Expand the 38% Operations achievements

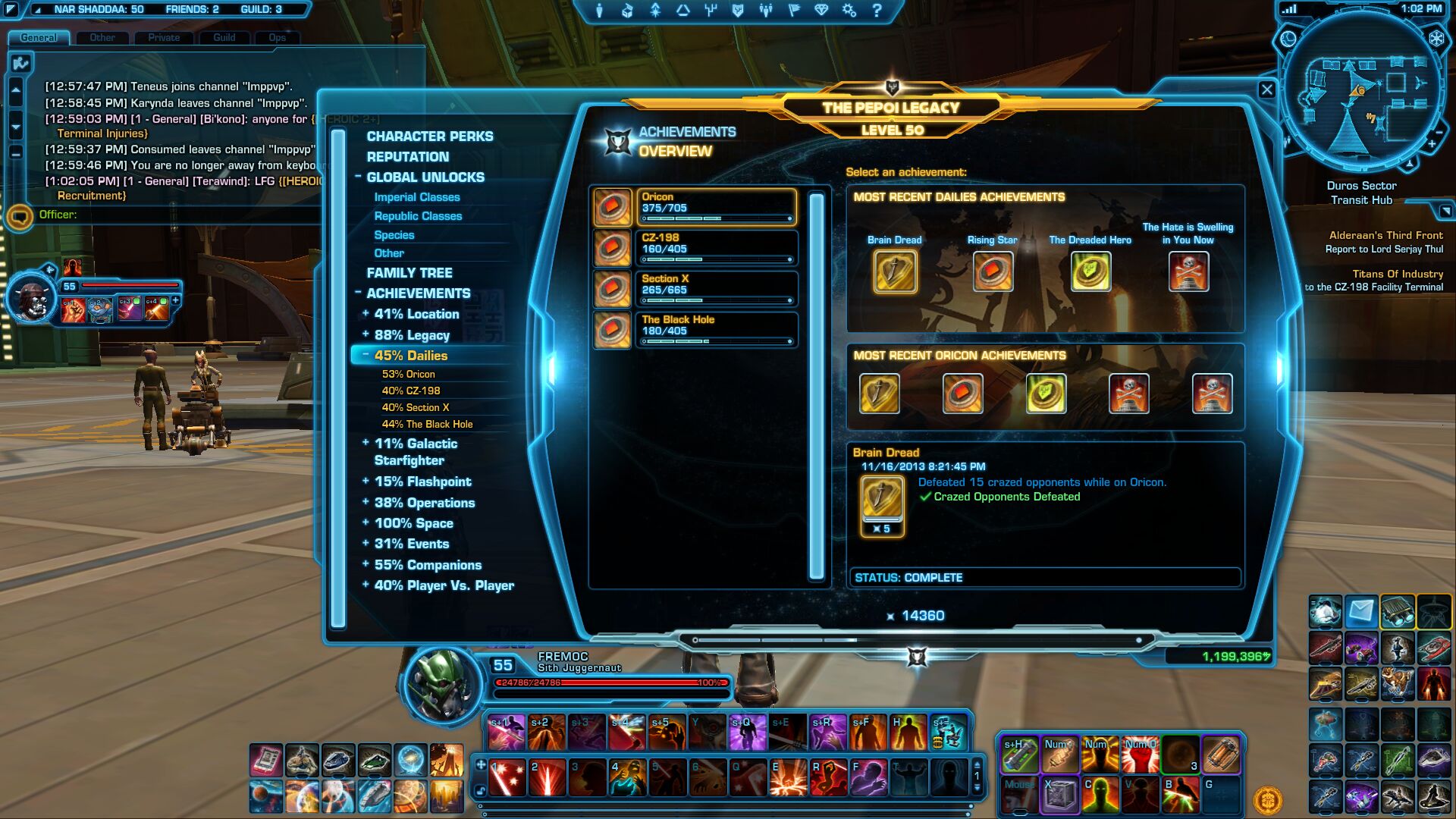(x=424, y=503)
